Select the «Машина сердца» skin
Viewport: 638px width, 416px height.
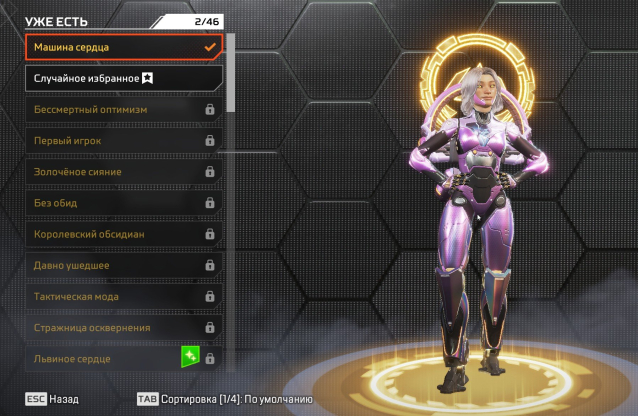point(123,47)
